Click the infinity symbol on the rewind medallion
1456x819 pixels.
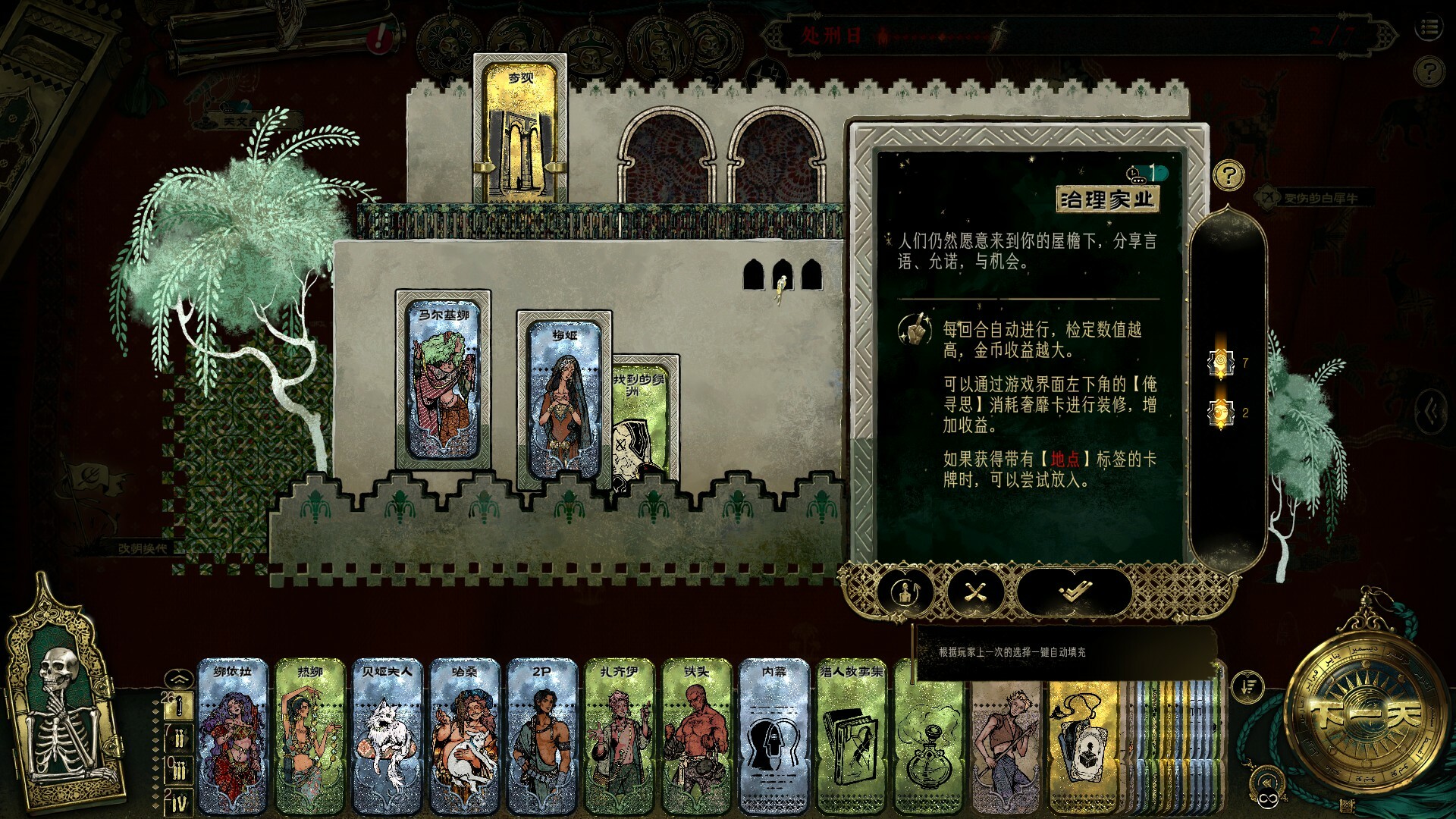pyautogui.click(x=1268, y=798)
